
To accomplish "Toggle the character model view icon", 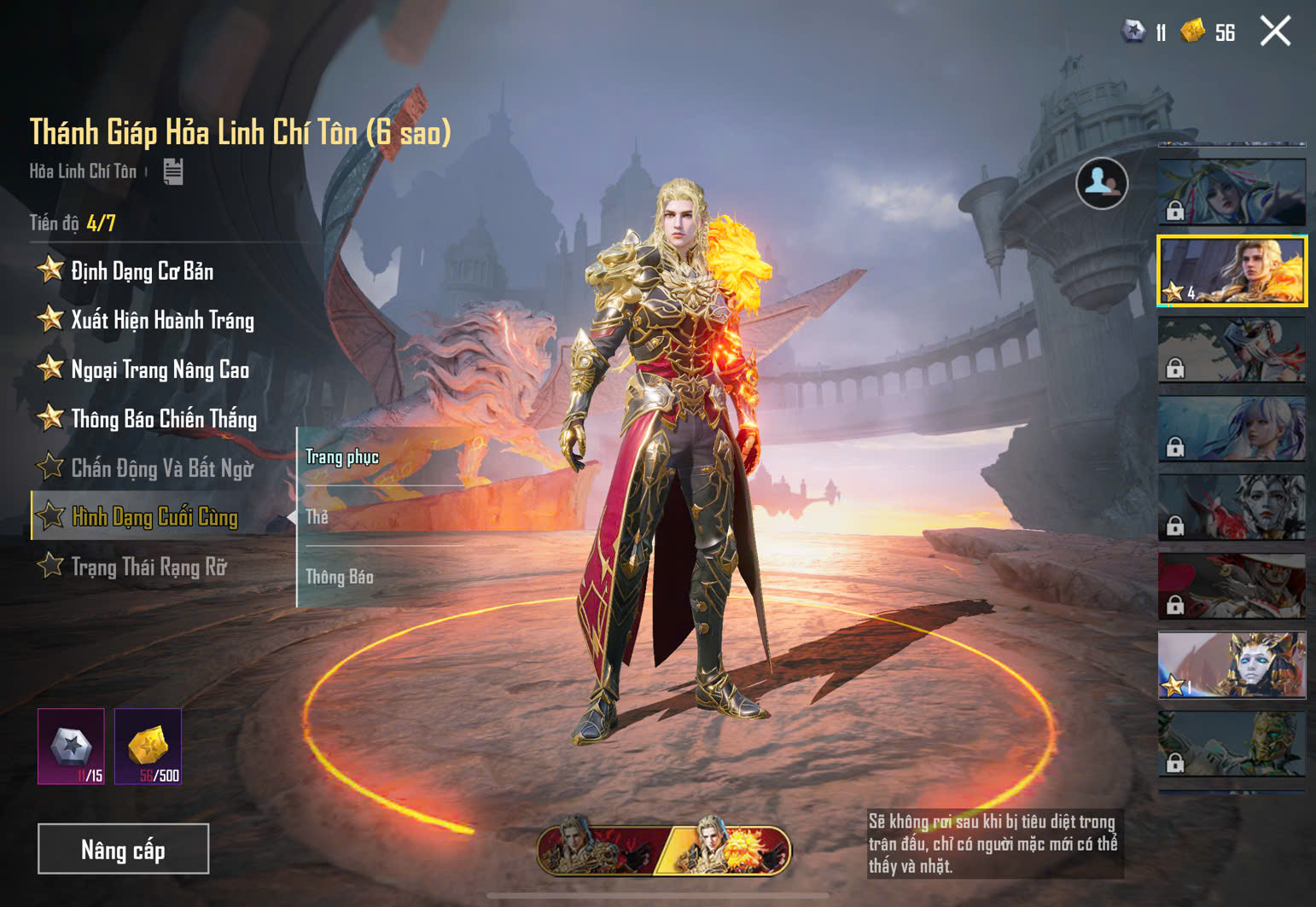I will click(1102, 183).
